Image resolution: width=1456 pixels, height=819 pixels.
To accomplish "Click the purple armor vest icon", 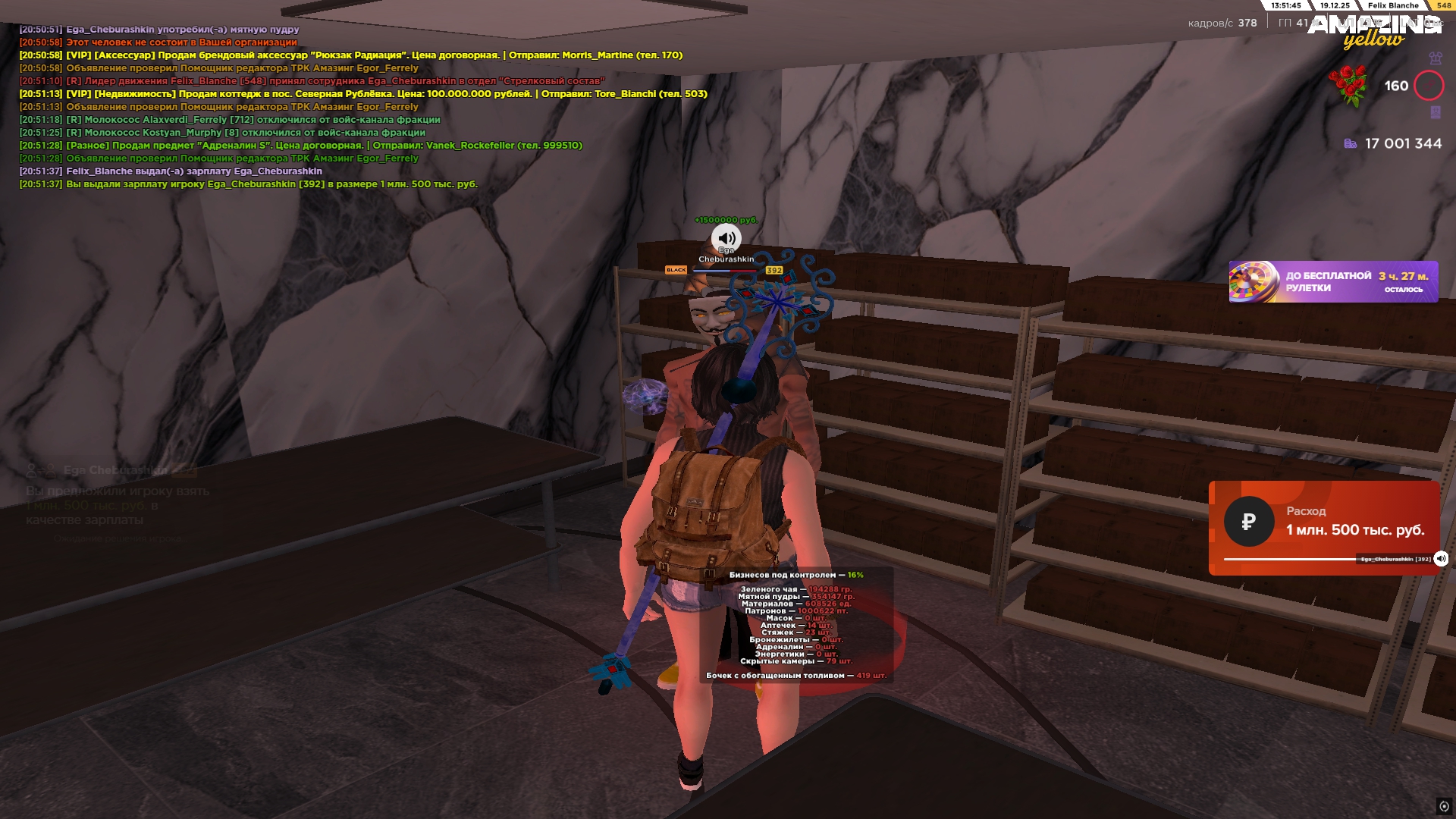I will [1435, 58].
